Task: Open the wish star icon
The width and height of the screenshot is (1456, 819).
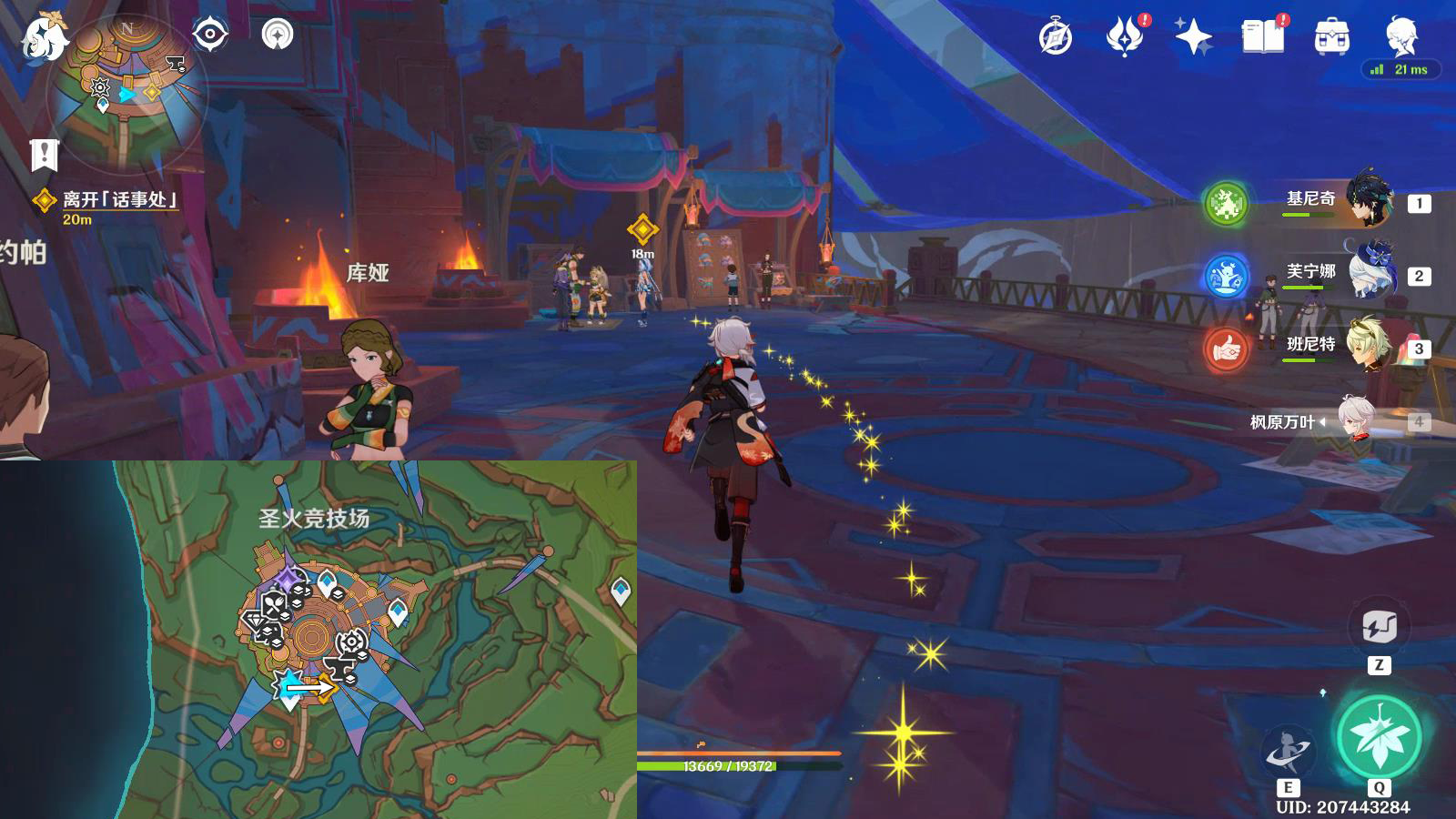Action: pos(1193,37)
